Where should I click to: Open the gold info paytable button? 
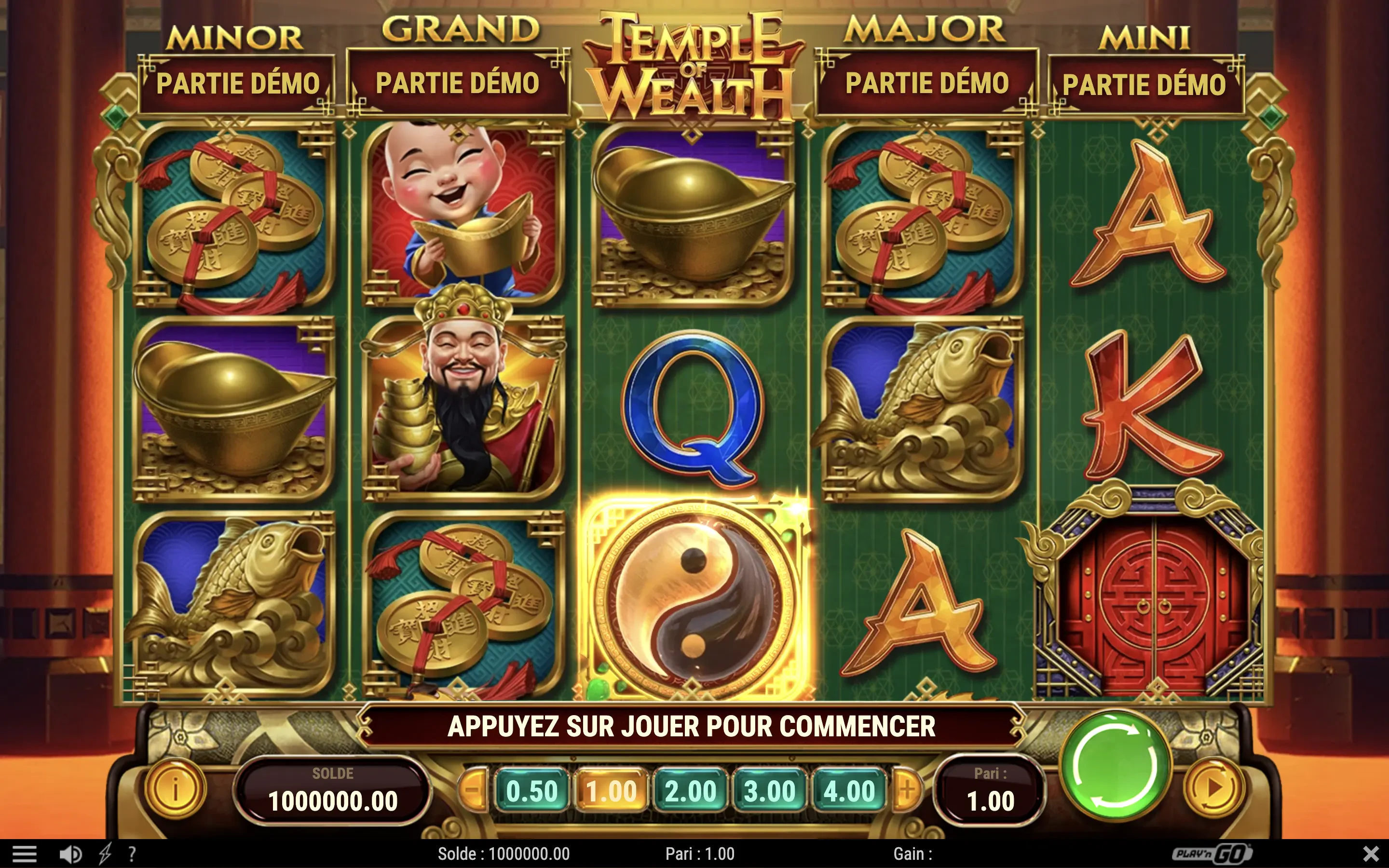point(175,789)
